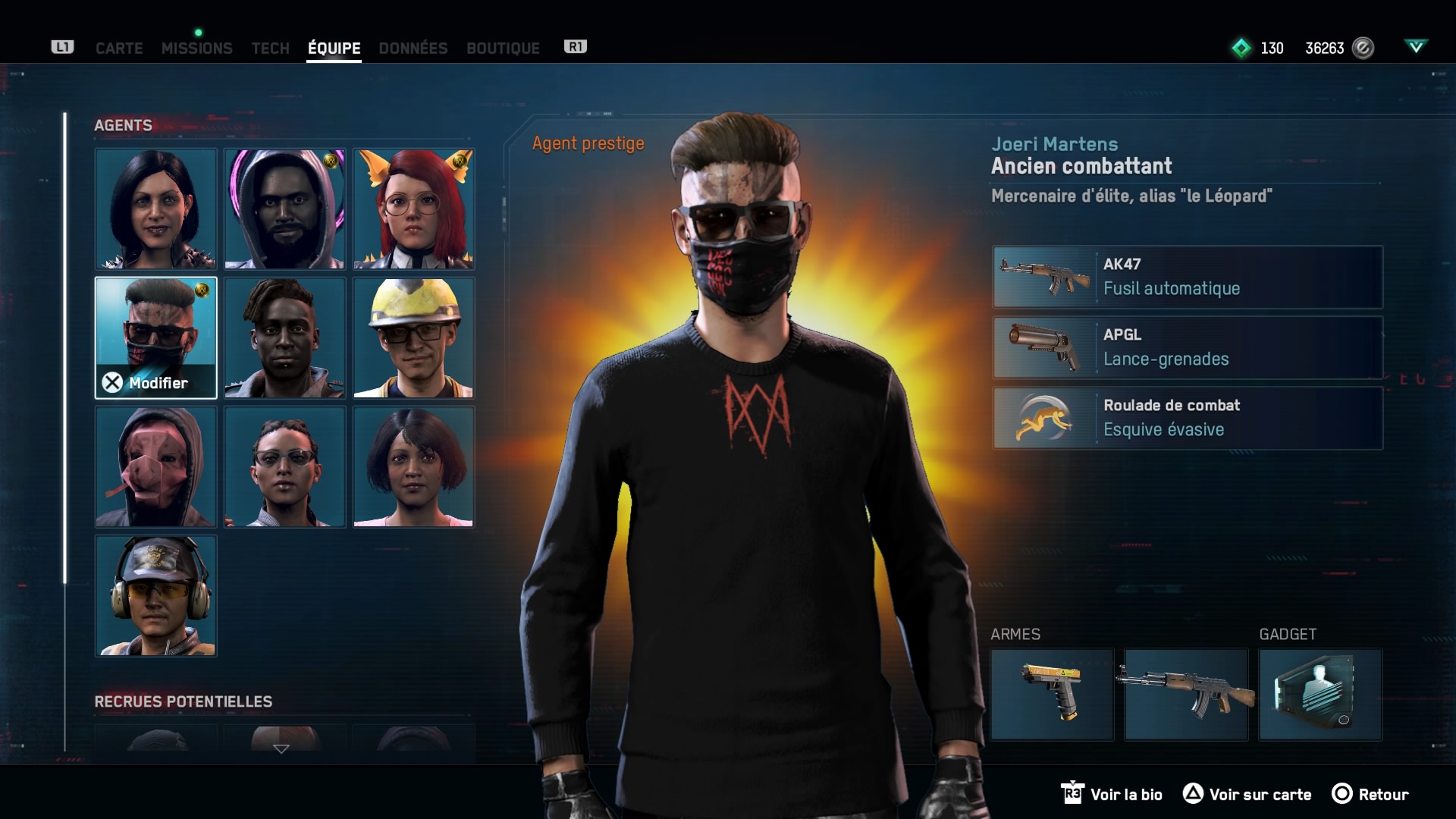Expand the potential recruits list arrow
Screen dimensions: 1456x819
(x=281, y=748)
